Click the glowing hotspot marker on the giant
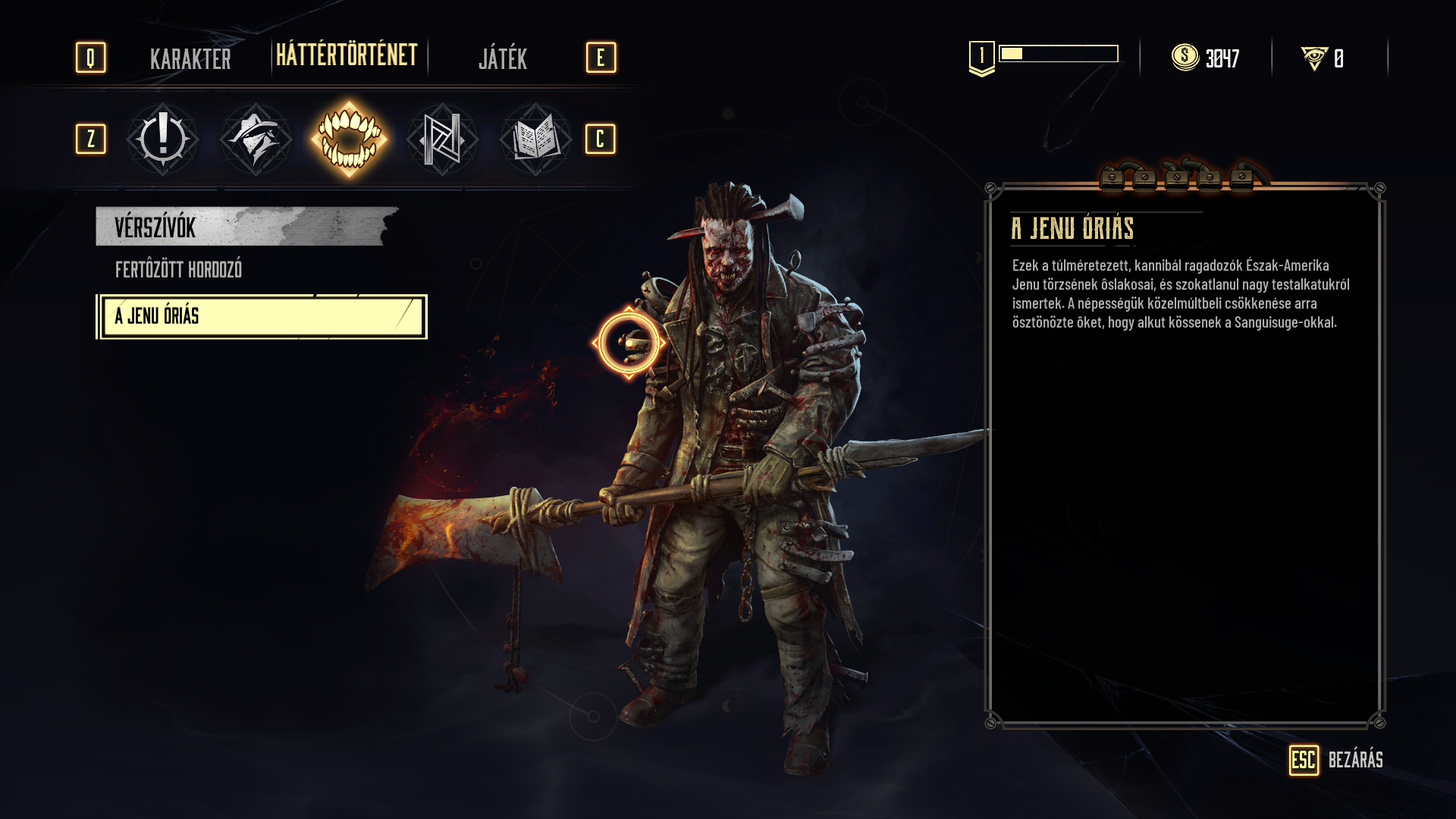 (x=629, y=343)
